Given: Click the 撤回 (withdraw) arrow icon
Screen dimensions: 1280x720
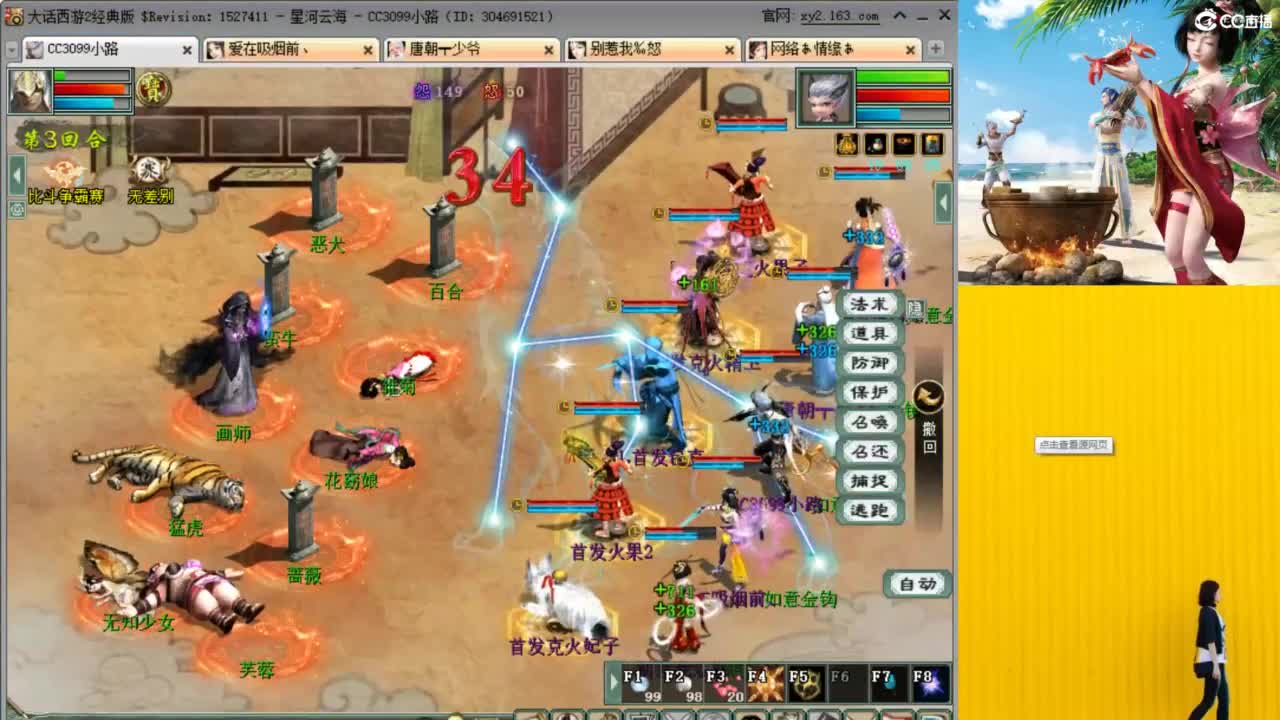Looking at the screenshot, I should click(x=928, y=398).
